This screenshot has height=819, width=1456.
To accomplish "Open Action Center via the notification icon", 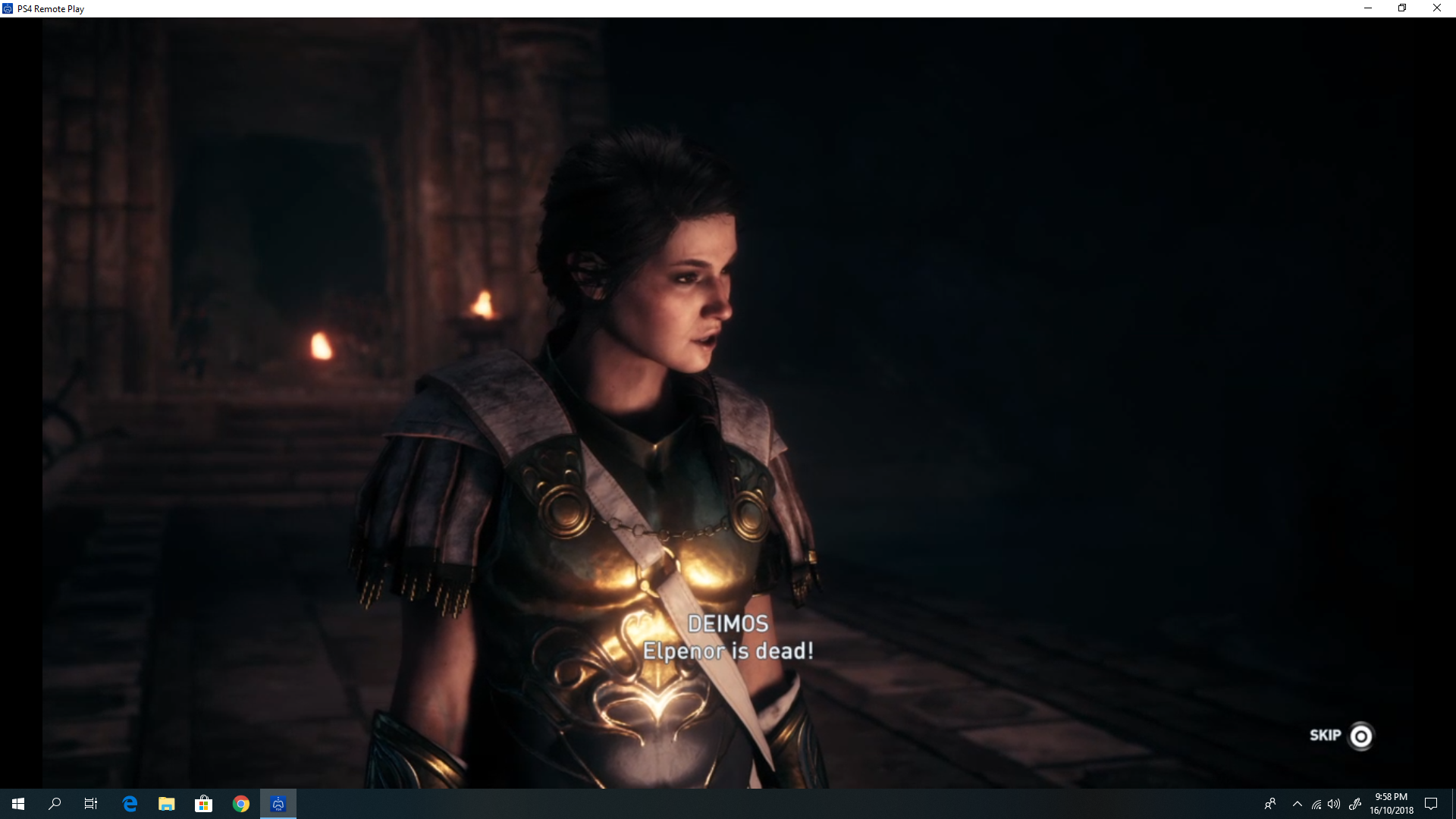I will [x=1432, y=803].
